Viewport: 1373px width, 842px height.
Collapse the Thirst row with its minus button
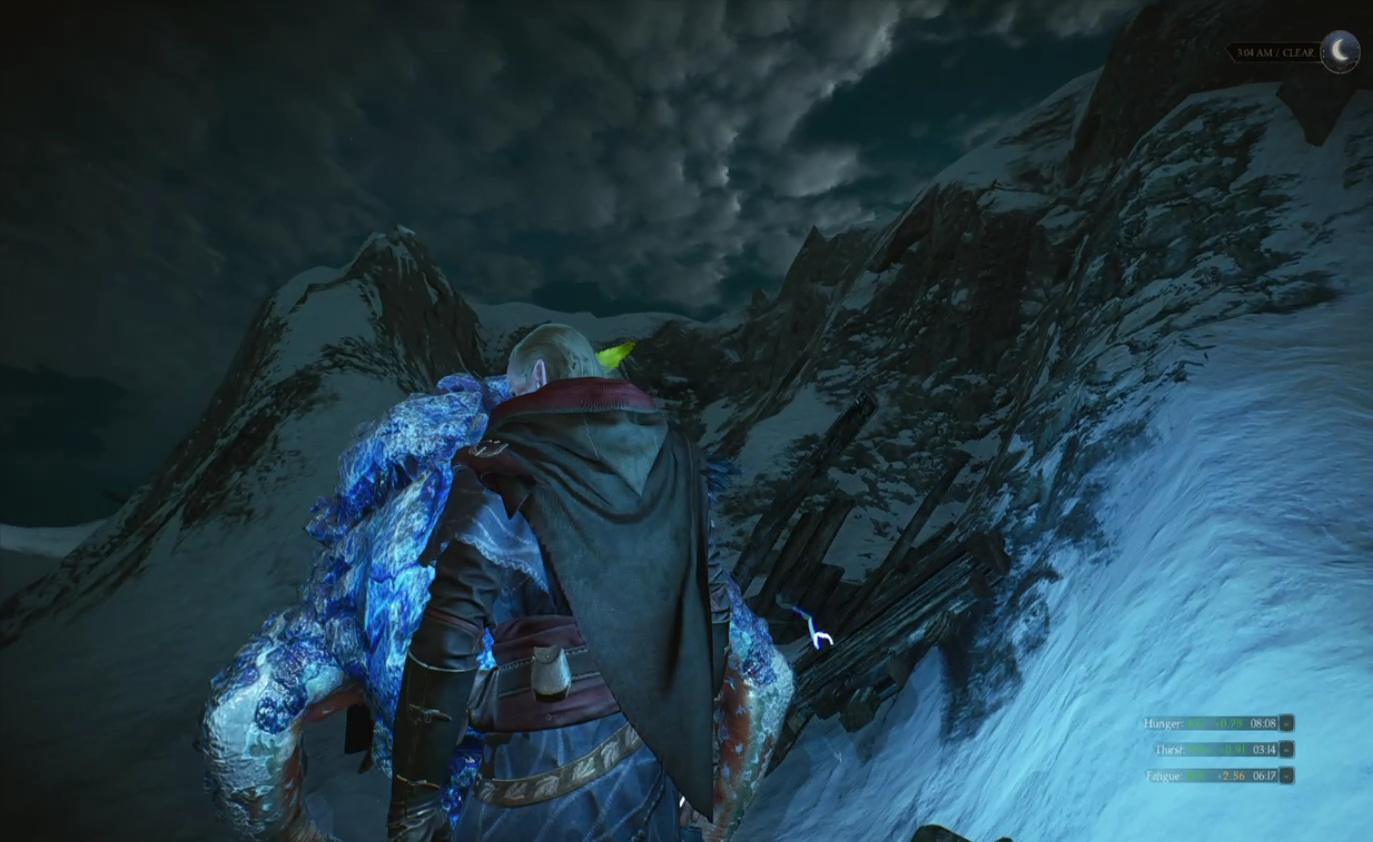coord(1287,749)
